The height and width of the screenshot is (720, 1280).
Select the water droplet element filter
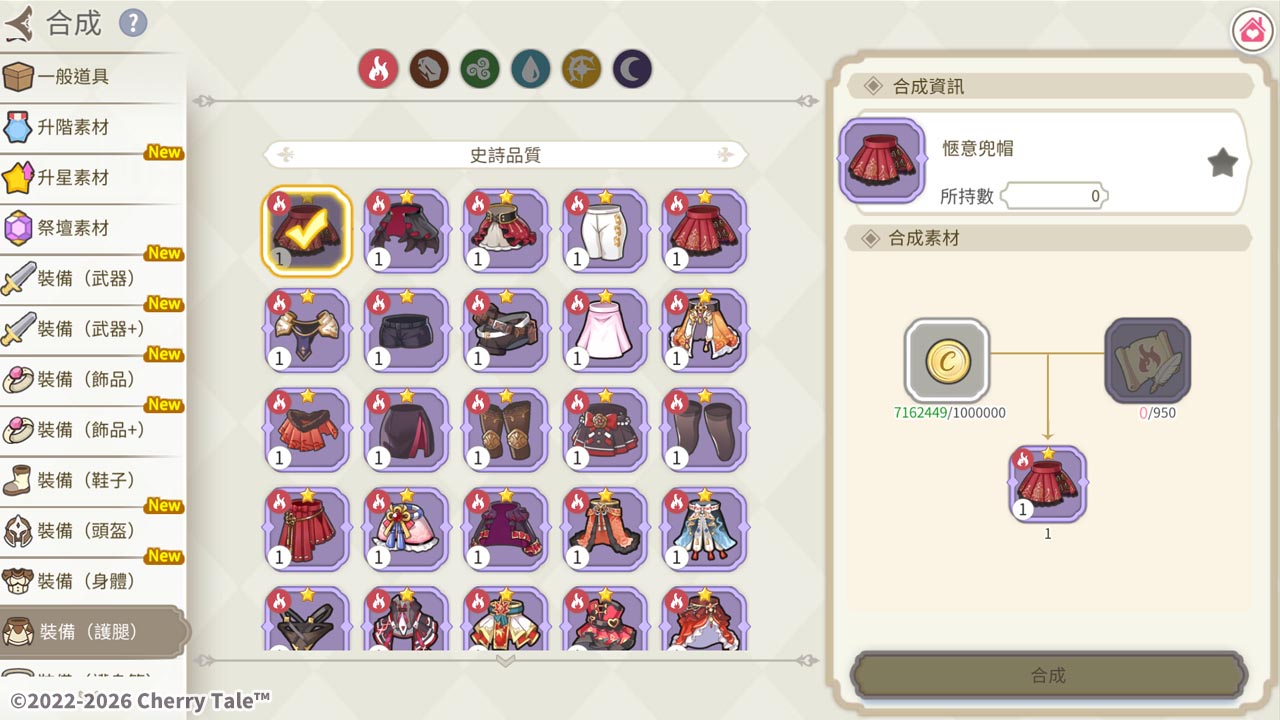click(530, 70)
